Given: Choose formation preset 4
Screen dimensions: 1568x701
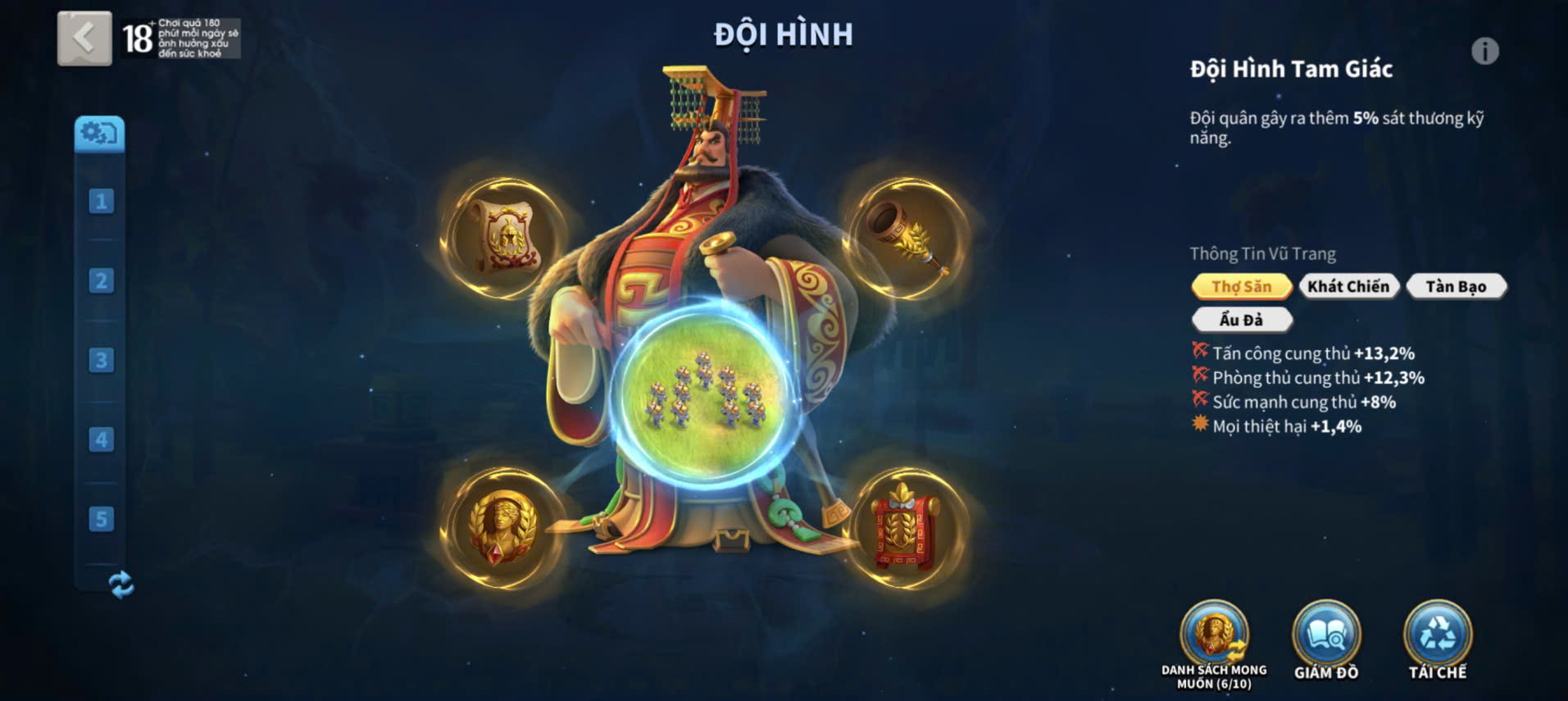Looking at the screenshot, I should pos(101,439).
